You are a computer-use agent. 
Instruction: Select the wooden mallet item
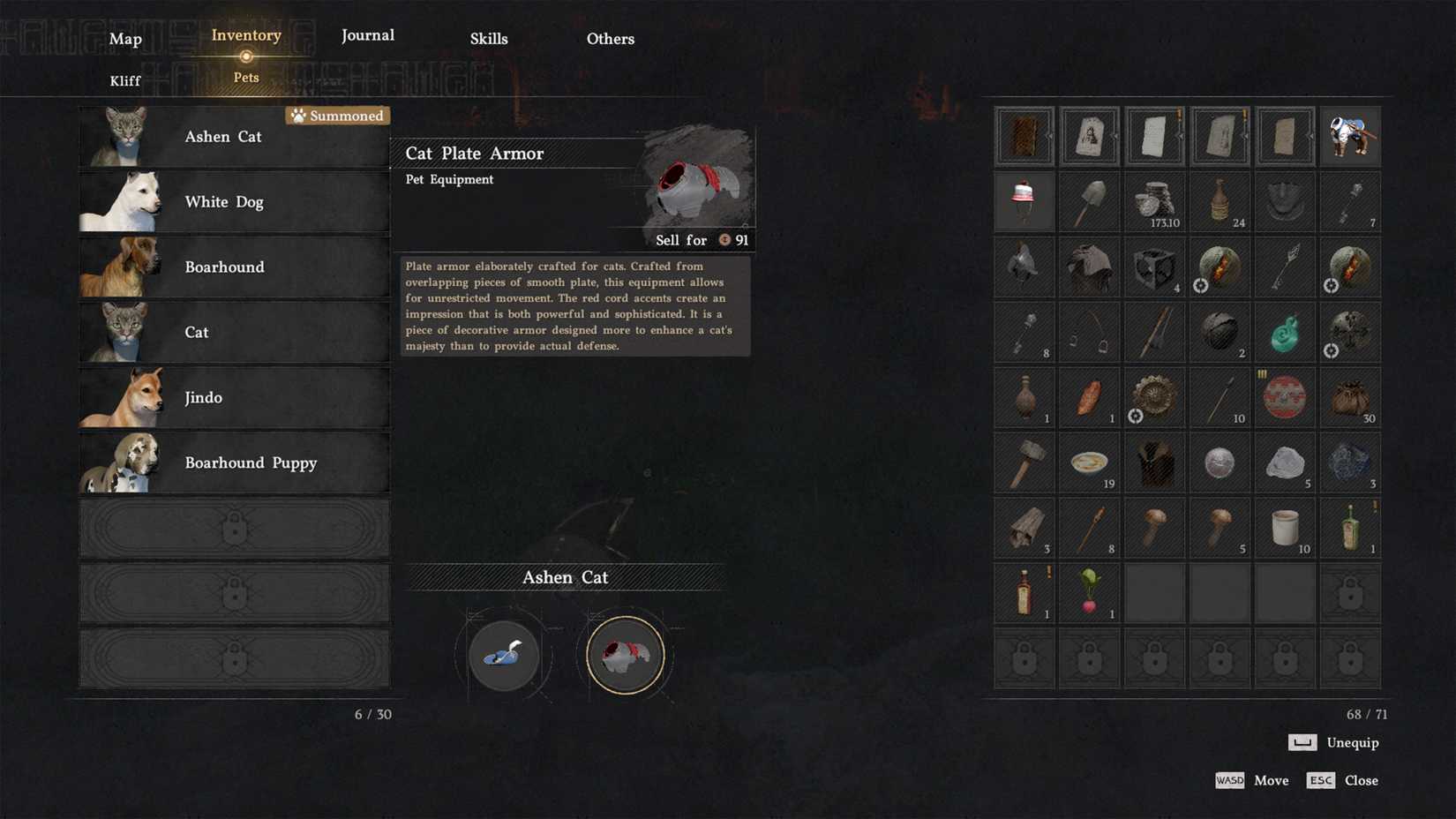1024,462
